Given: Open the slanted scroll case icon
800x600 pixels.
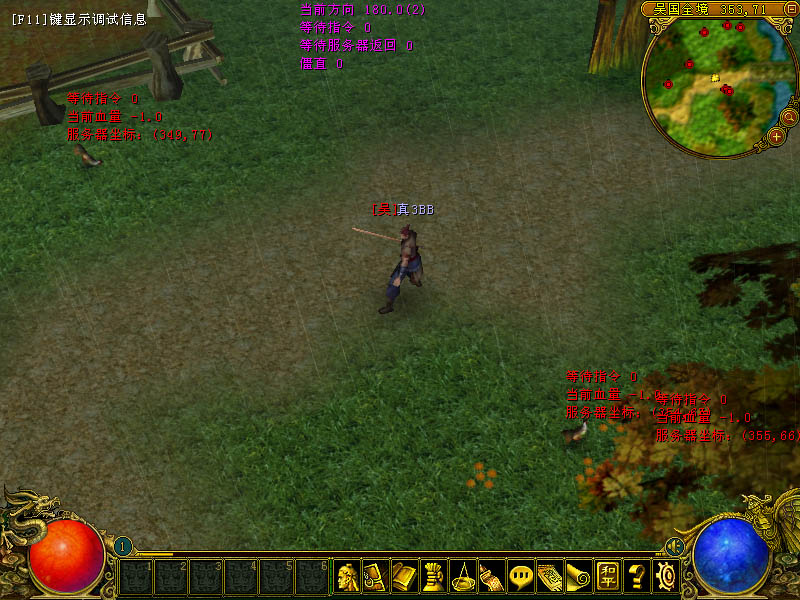Looking at the screenshot, I should pyautogui.click(x=491, y=576).
